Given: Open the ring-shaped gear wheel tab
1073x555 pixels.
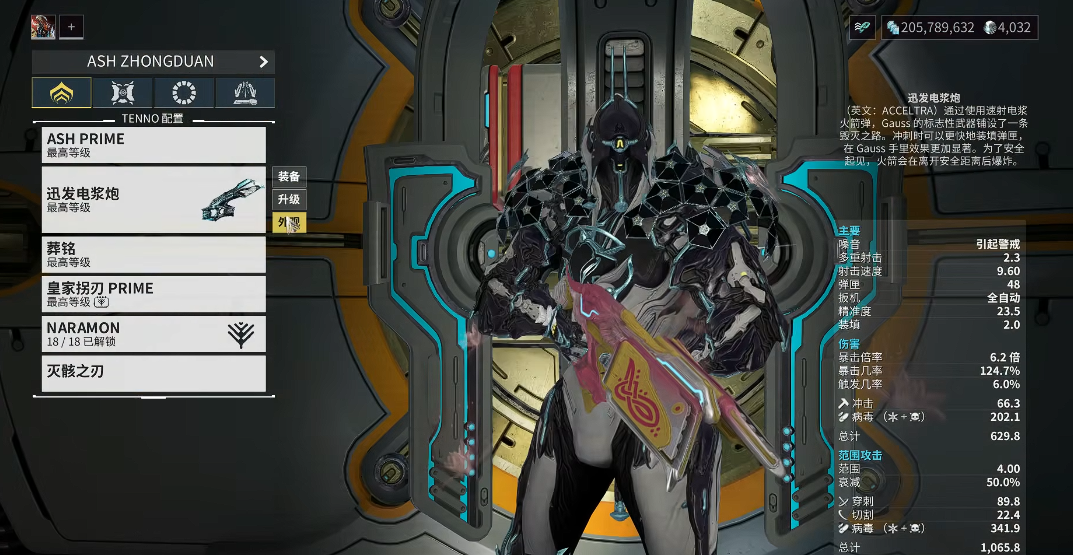Looking at the screenshot, I should (184, 93).
